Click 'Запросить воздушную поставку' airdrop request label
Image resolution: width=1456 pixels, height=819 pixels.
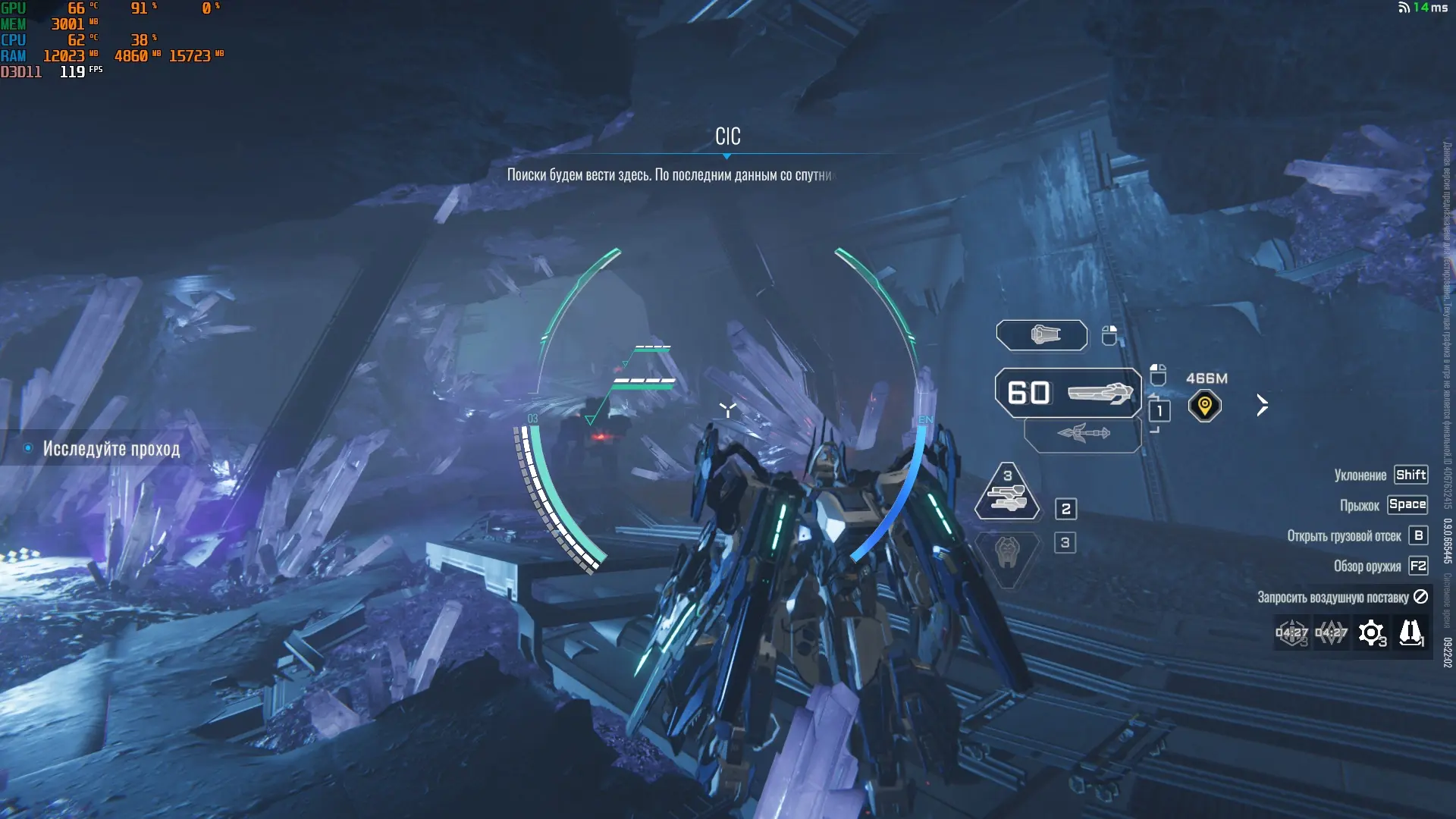pos(1332,598)
